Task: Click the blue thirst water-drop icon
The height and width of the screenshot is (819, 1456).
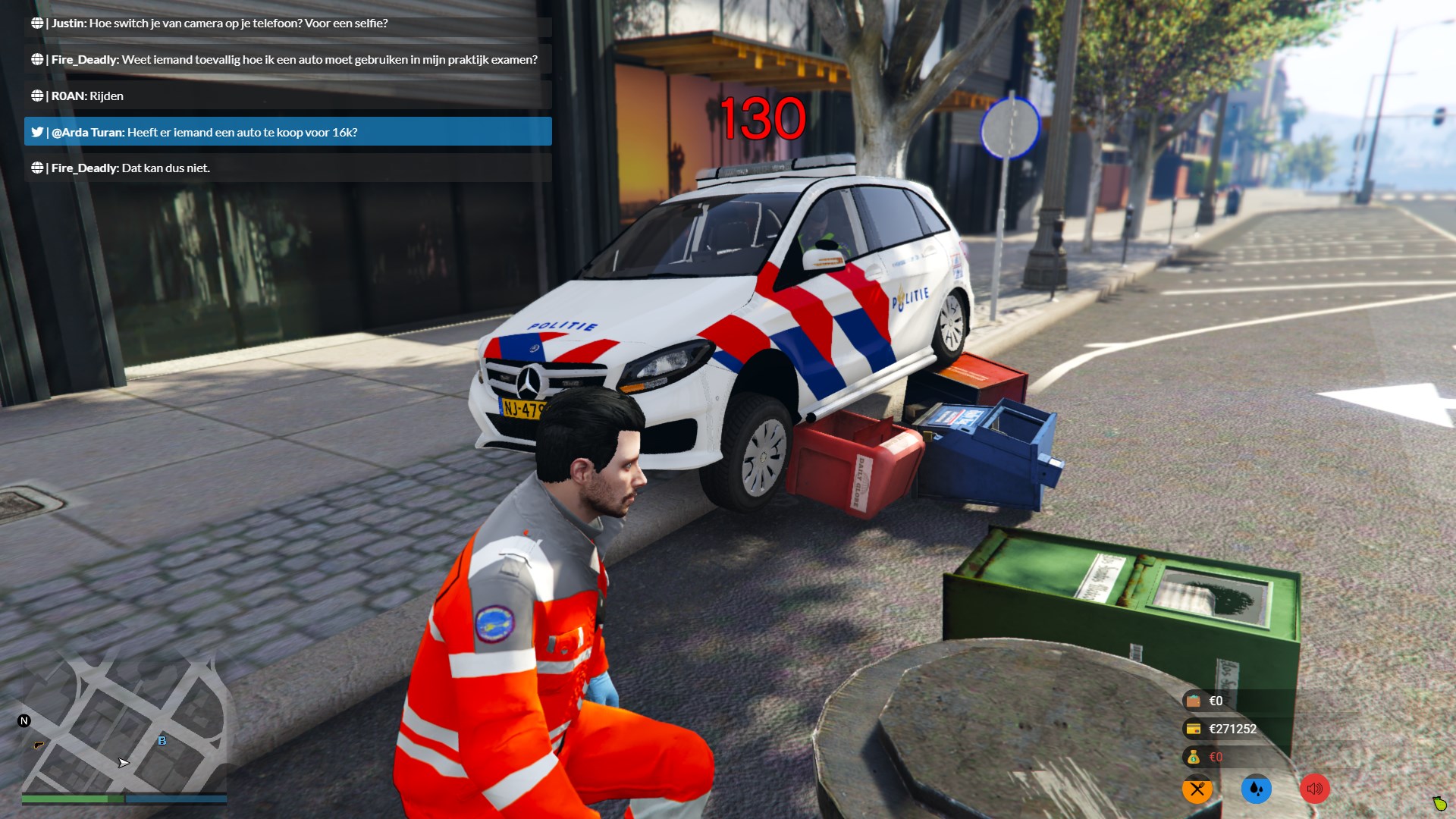Action: (x=1256, y=789)
